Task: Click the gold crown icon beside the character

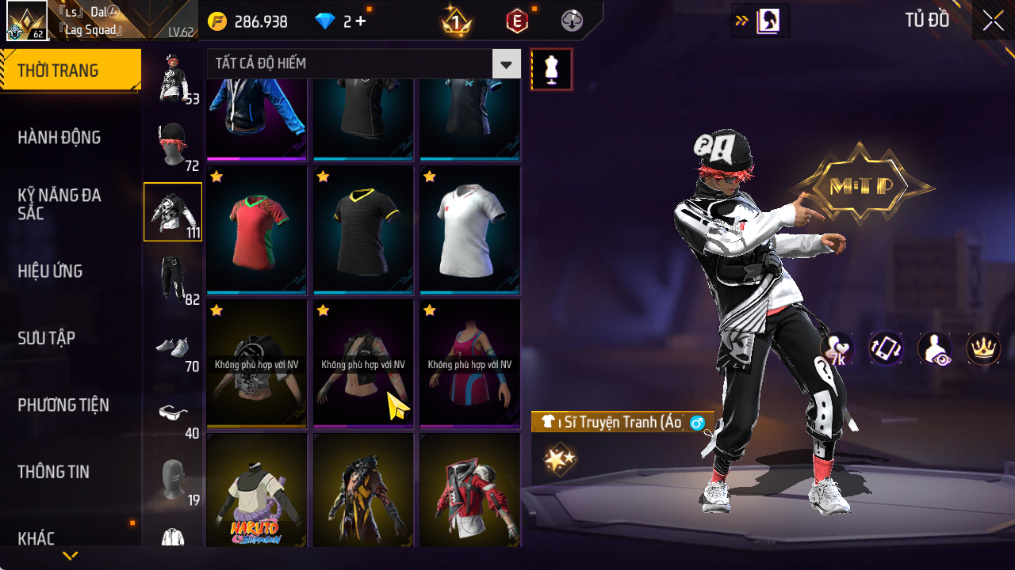Action: (x=983, y=348)
